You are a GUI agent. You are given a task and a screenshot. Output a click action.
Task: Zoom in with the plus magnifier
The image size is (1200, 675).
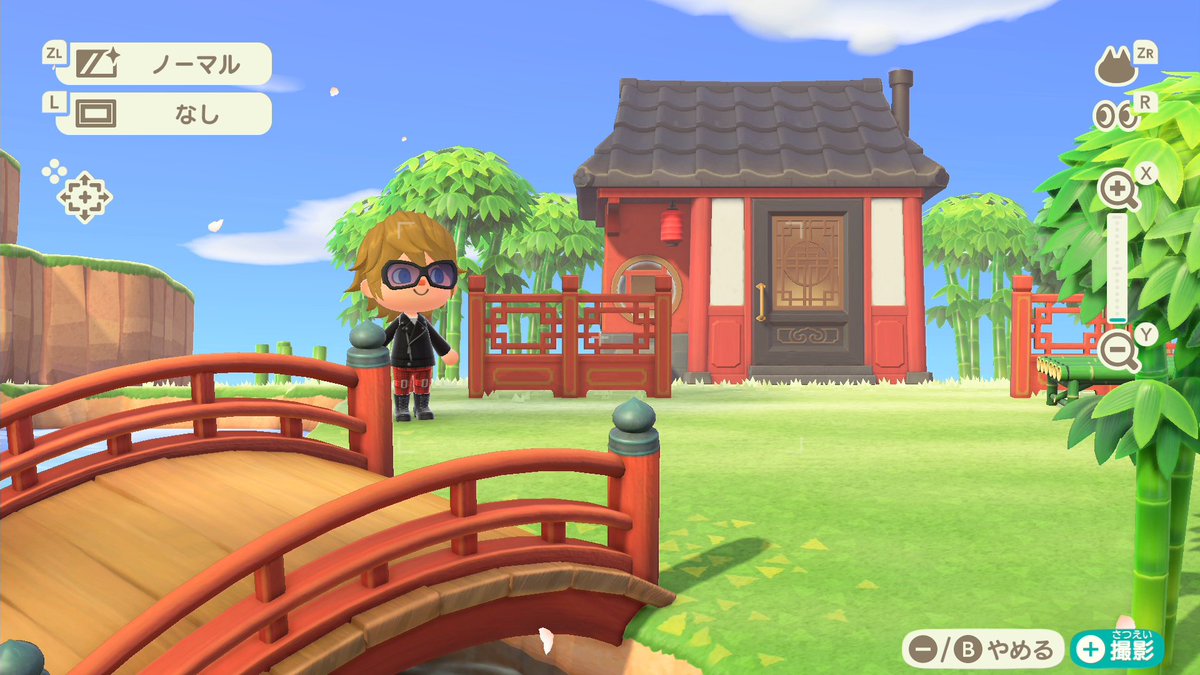coord(1117,188)
